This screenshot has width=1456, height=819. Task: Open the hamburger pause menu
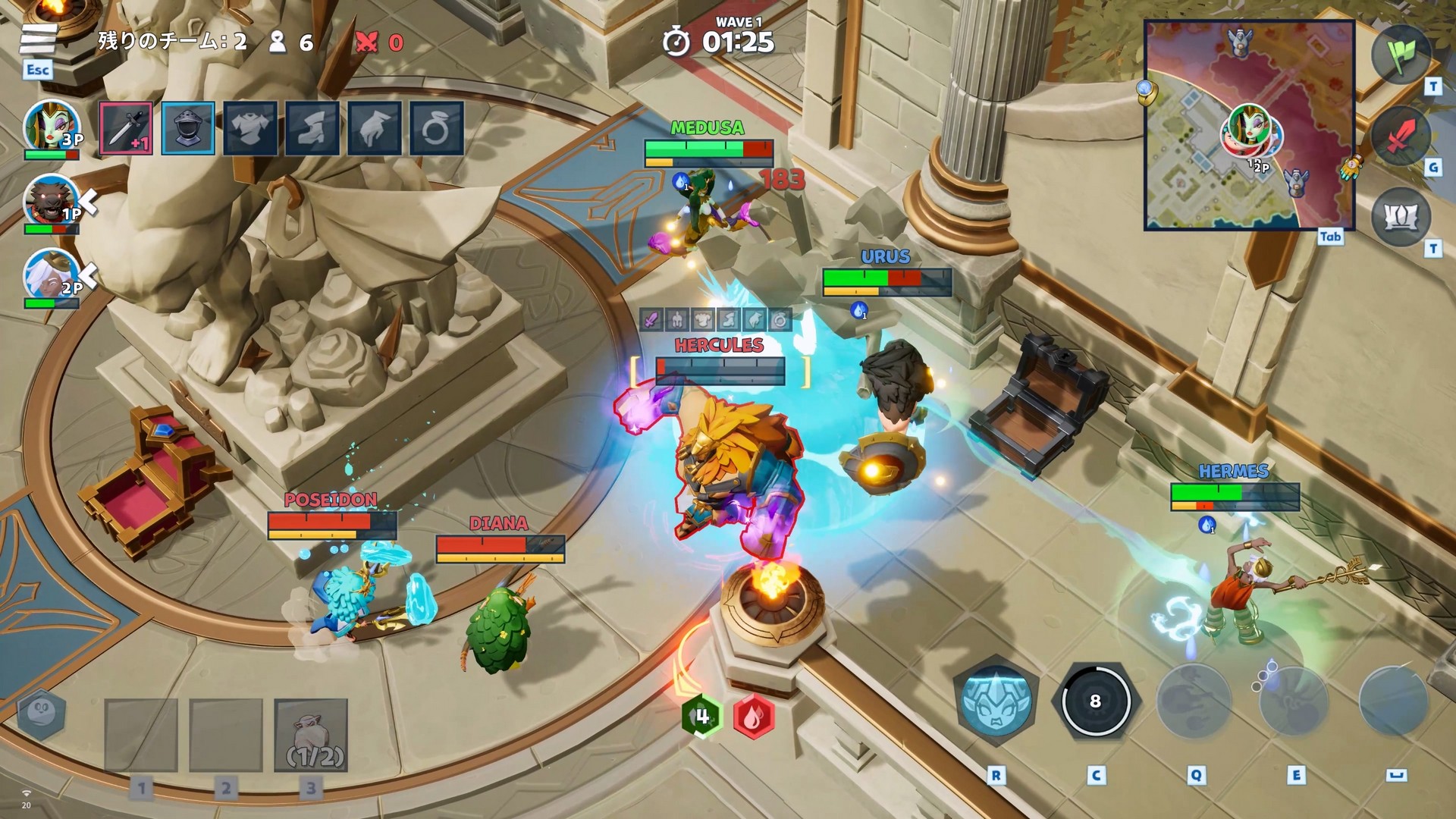pos(38,39)
